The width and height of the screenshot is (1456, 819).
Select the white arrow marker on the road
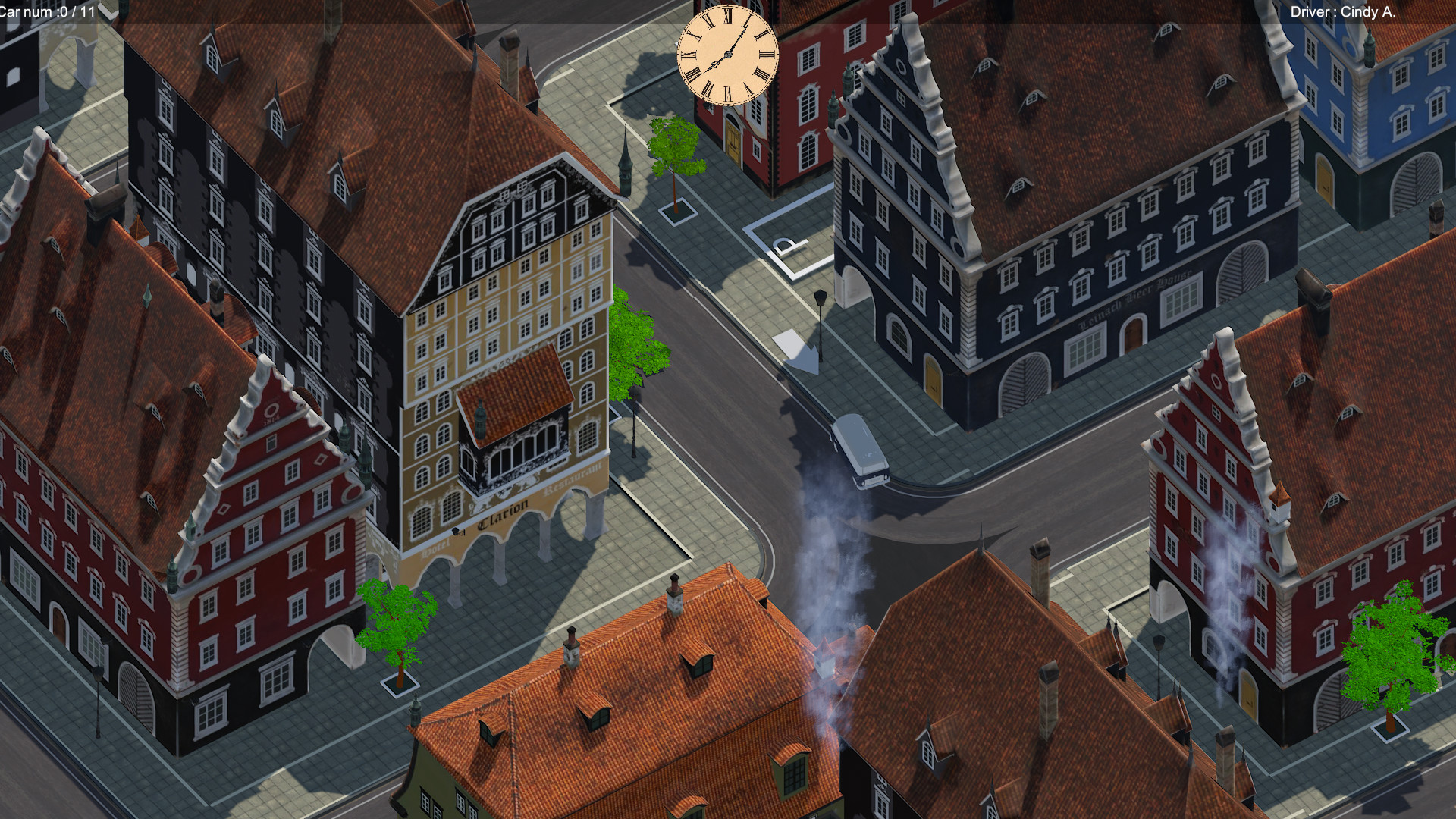802,356
